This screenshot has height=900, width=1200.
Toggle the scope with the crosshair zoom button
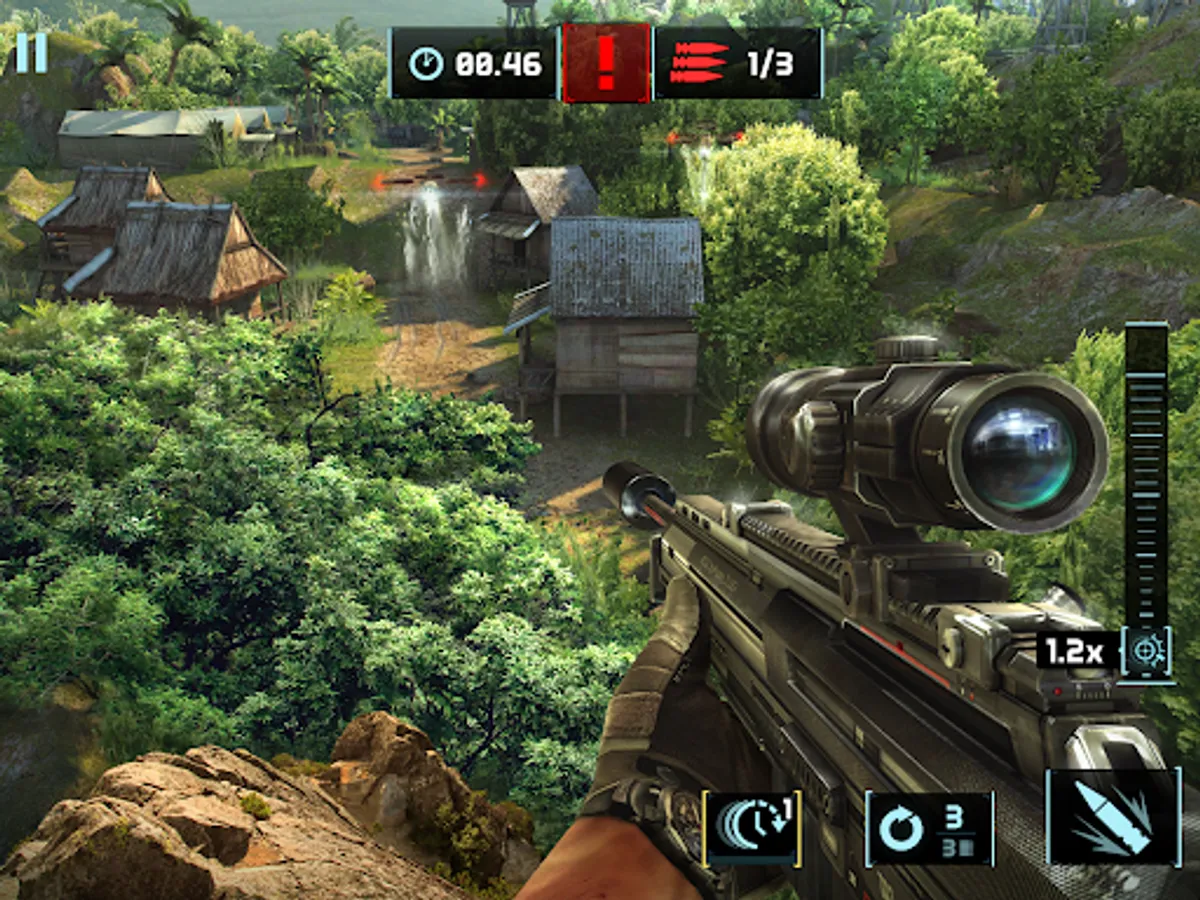click(1145, 653)
